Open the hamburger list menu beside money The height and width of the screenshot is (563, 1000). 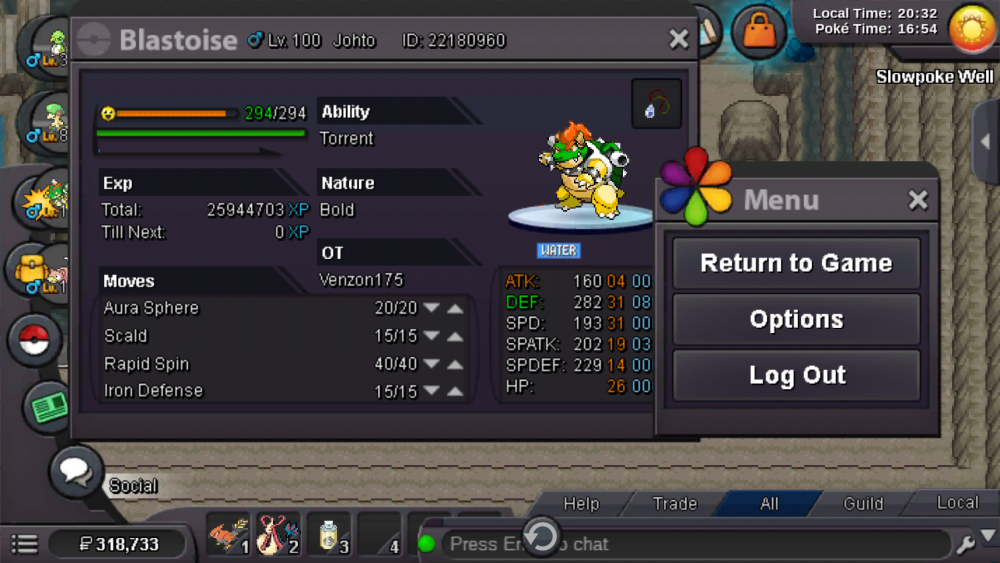pos(24,544)
